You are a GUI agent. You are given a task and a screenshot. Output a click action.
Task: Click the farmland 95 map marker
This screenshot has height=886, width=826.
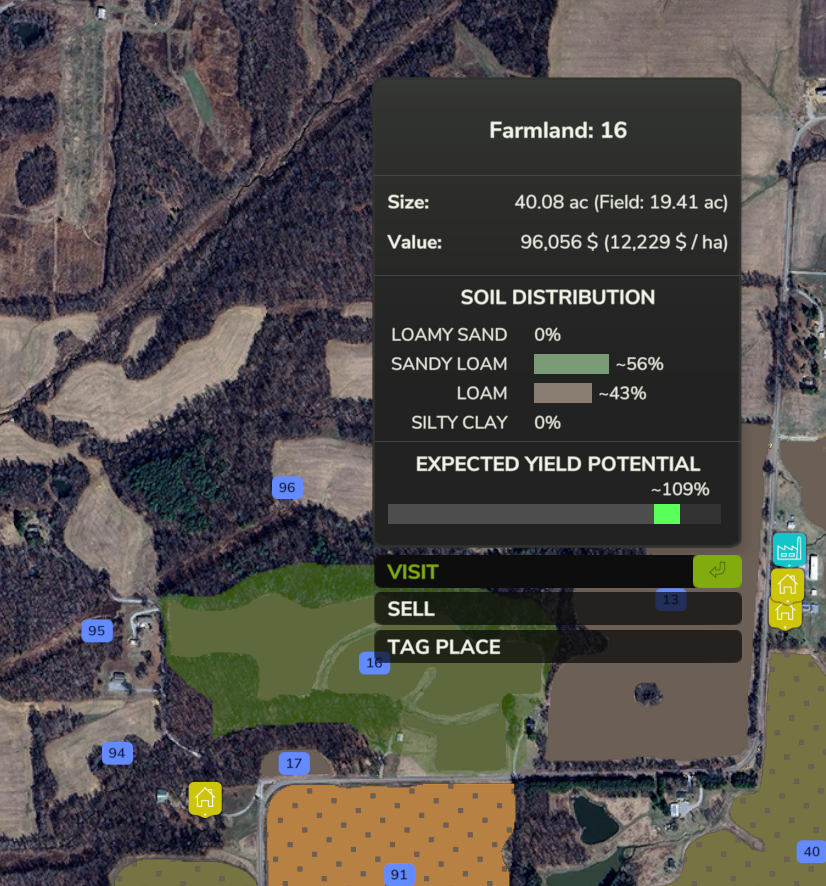pyautogui.click(x=96, y=631)
